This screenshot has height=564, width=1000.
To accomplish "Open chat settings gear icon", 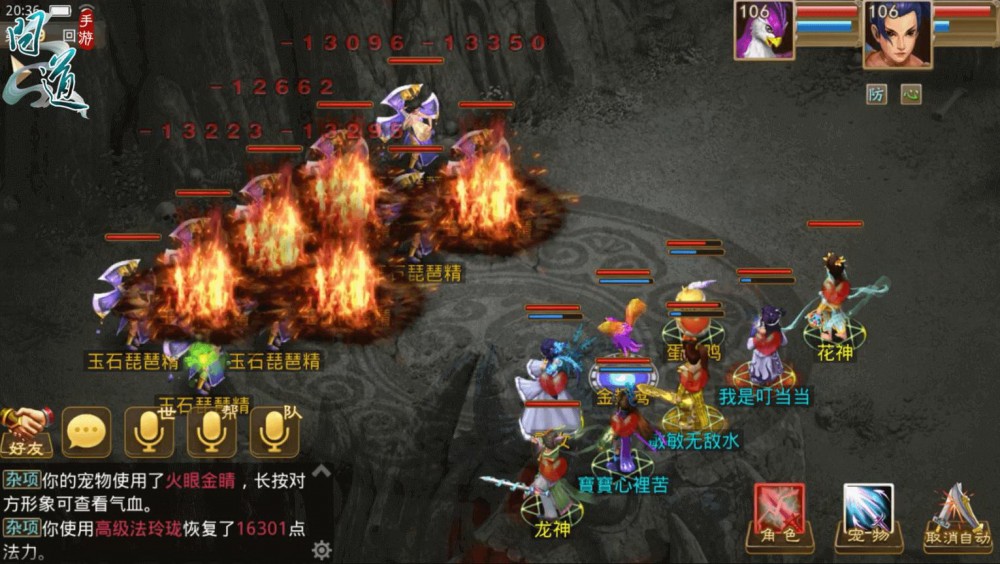I will pos(321,549).
